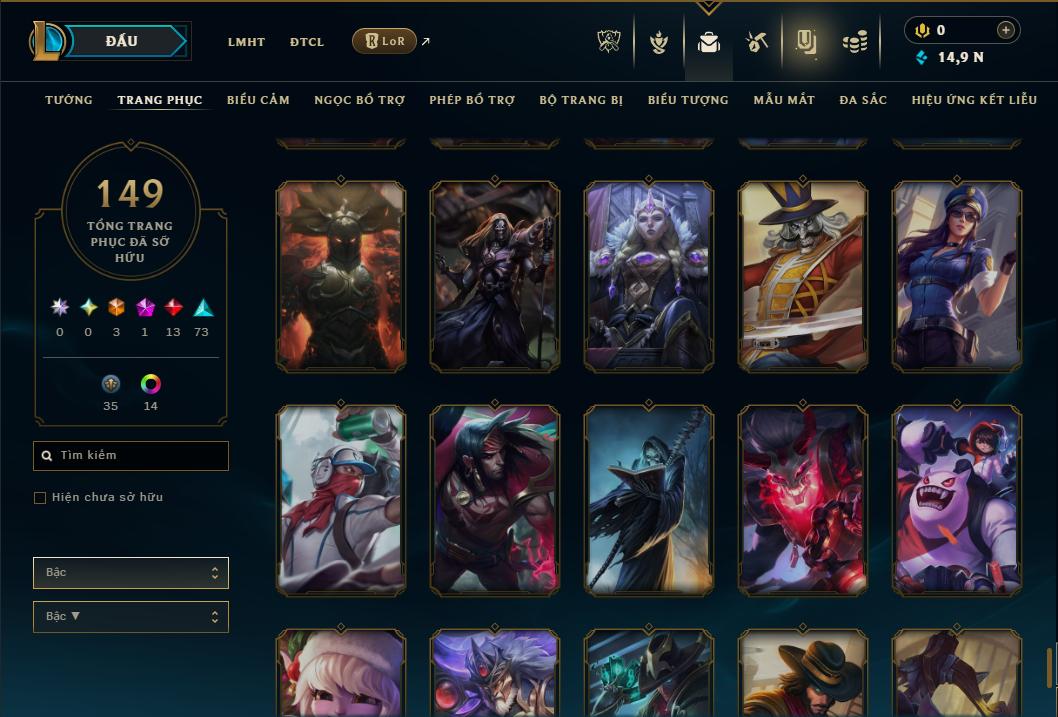Open the ĐA SẮC chromas tab
Image resolution: width=1058 pixels, height=717 pixels.
click(x=863, y=100)
